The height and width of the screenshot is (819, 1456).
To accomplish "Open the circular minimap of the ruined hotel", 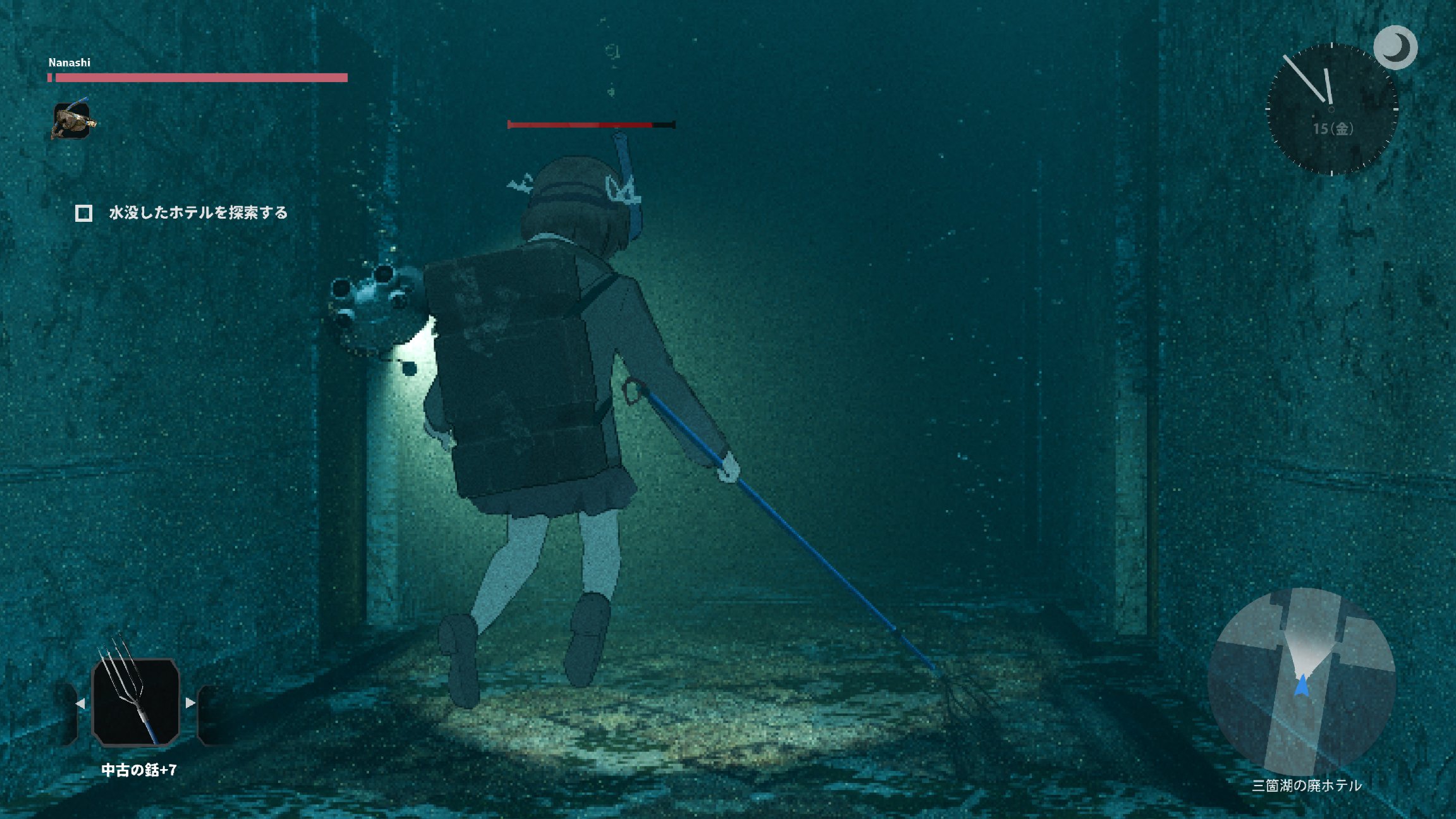I will click(x=1302, y=681).
